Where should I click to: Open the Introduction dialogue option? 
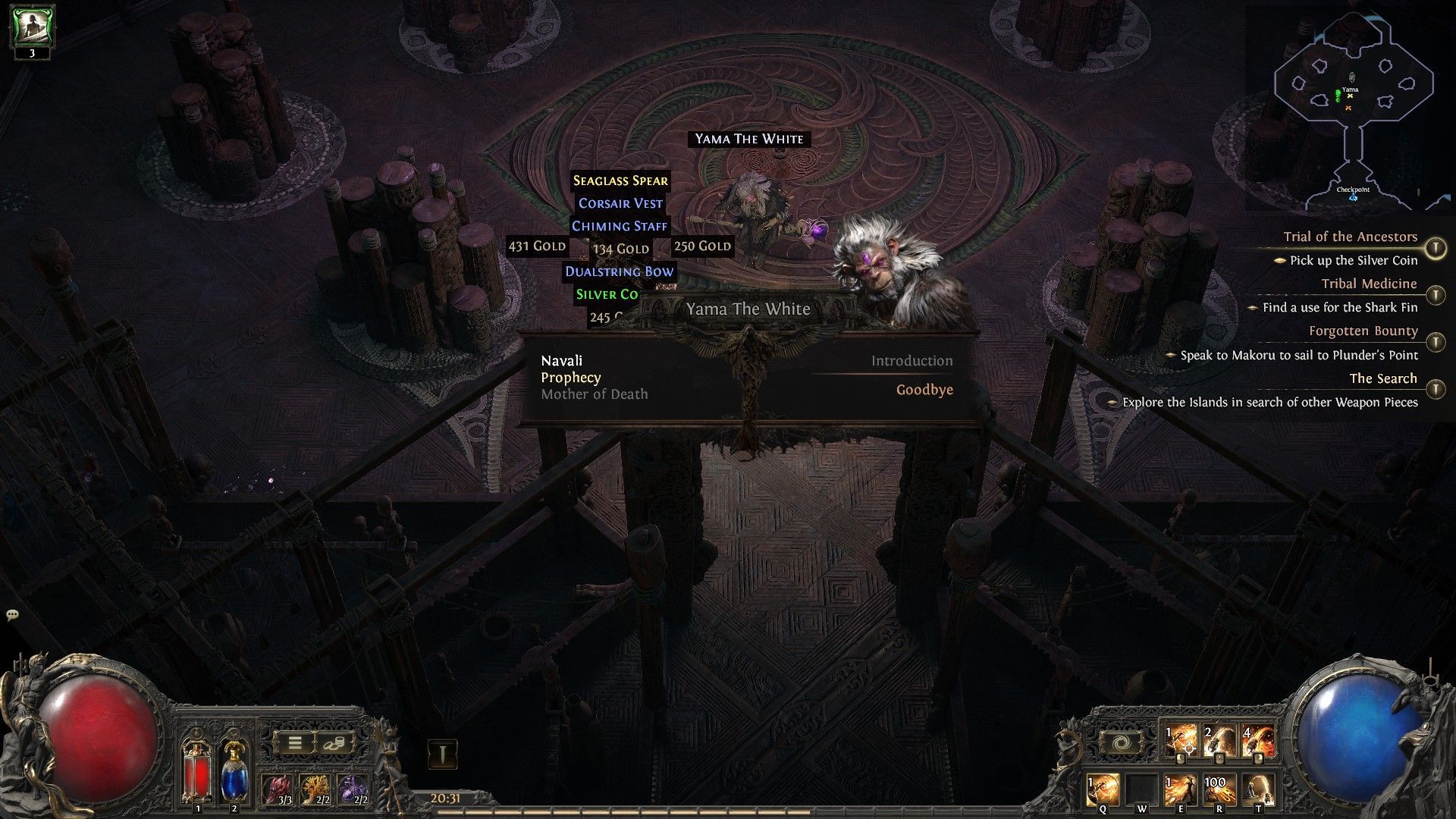point(912,361)
